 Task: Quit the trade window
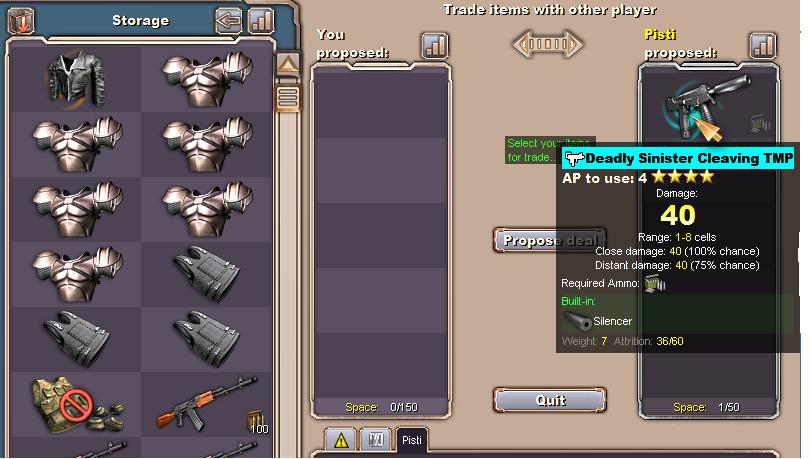tap(550, 399)
